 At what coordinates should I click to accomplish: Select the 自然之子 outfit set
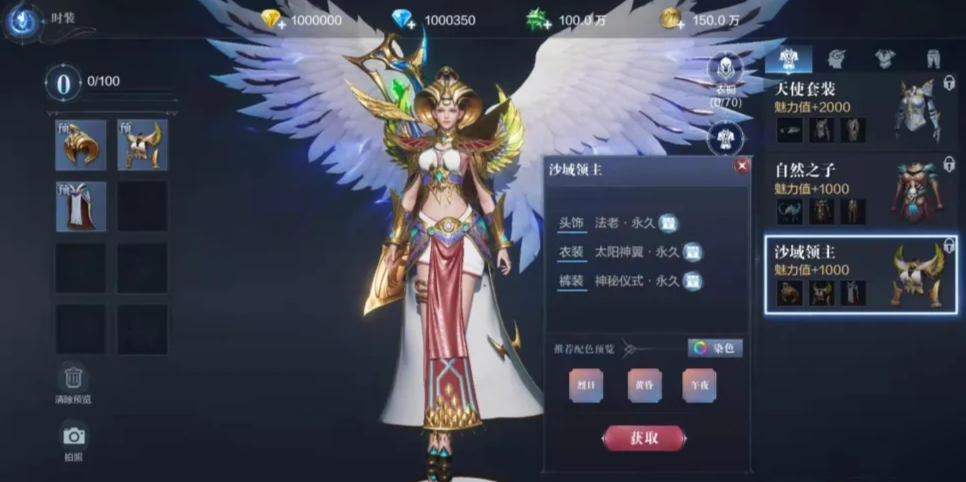(x=862, y=191)
